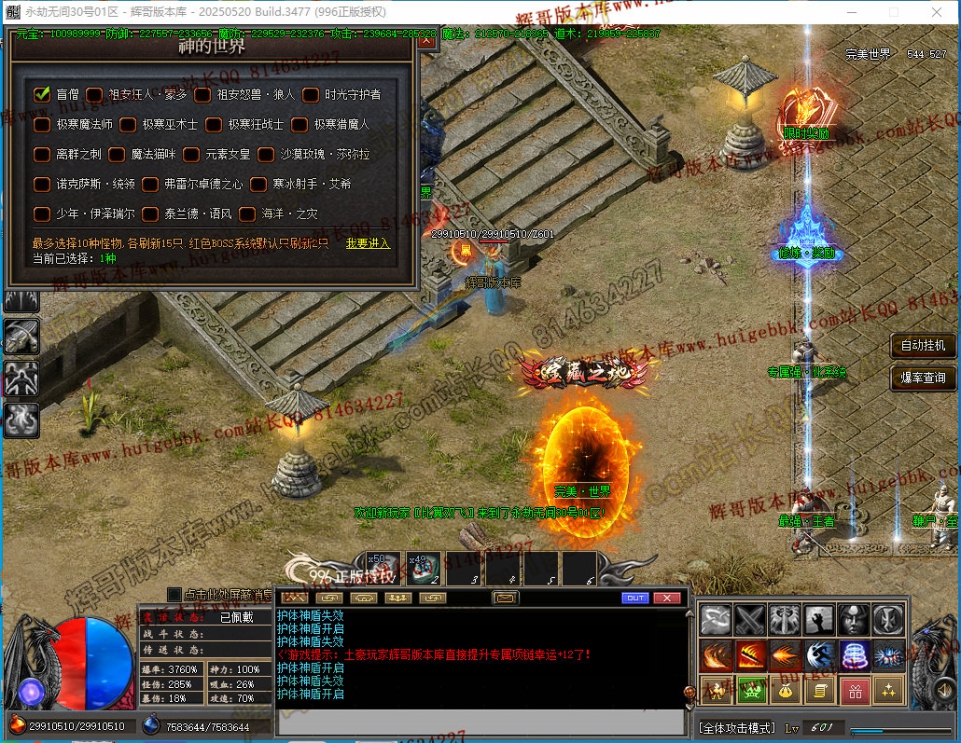Open the red gift box icon

[x=854, y=690]
